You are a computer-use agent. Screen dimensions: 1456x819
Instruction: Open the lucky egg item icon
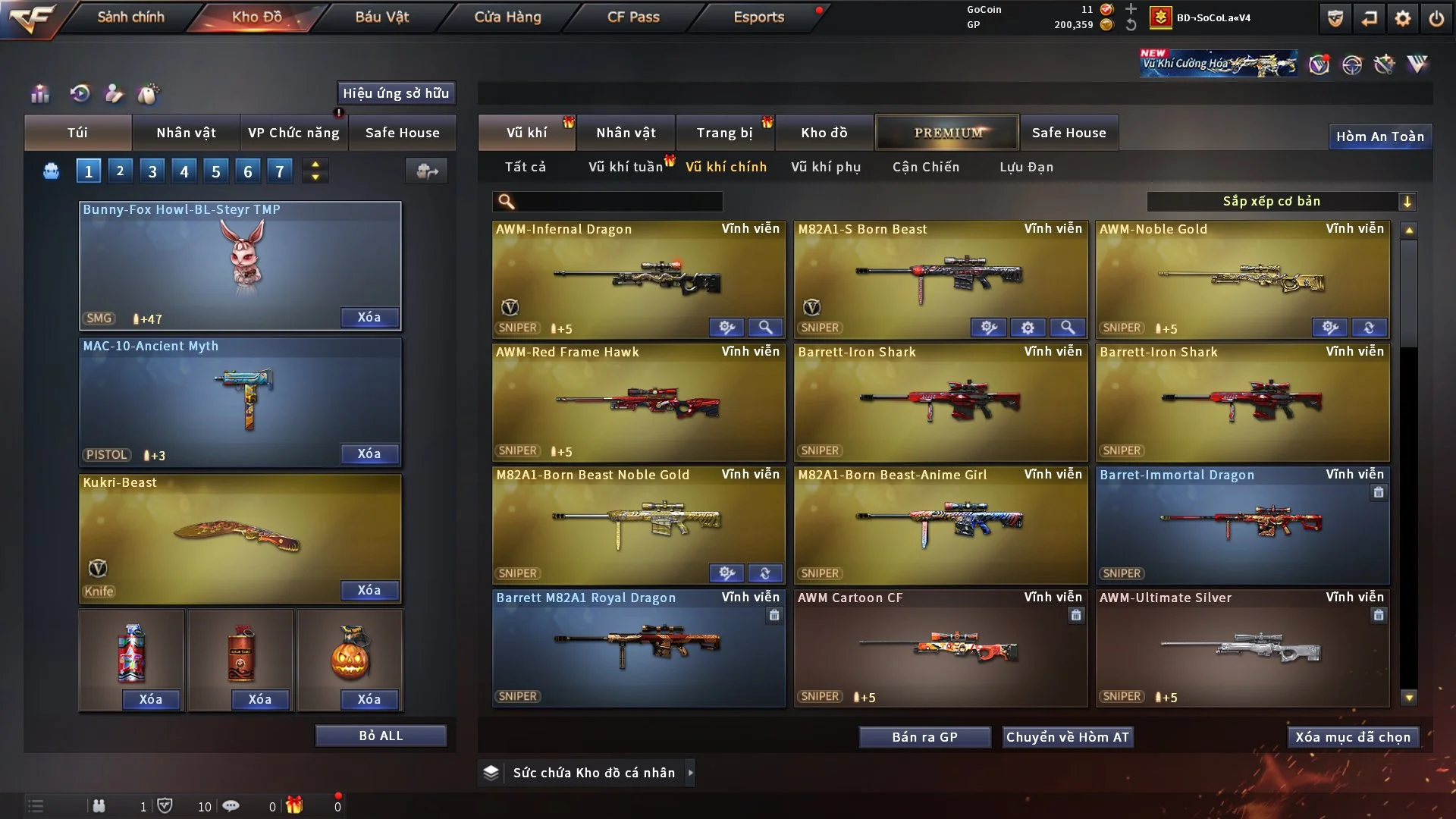(x=149, y=94)
